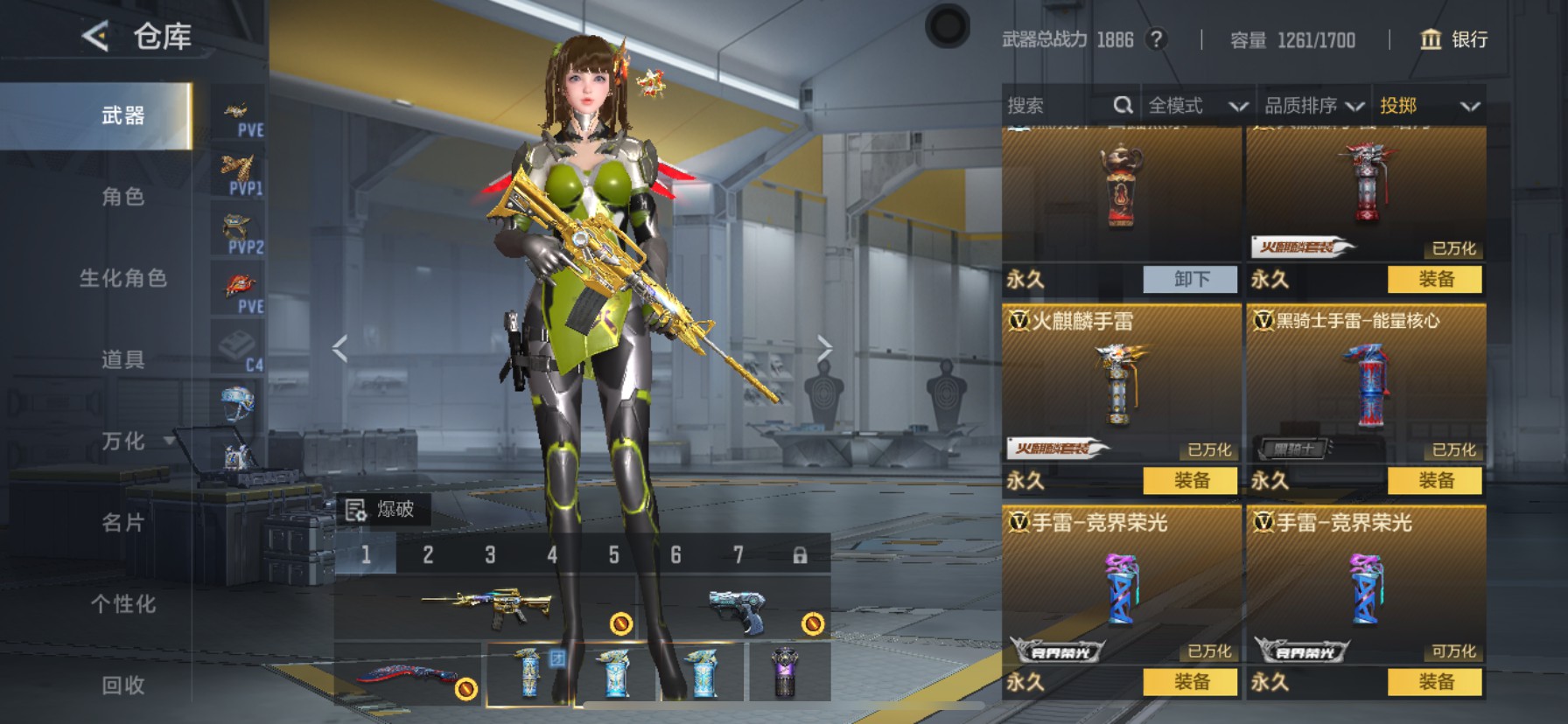Screen dimensions: 1568x724
Task: Click the weapon search field
Action: [x=1059, y=106]
